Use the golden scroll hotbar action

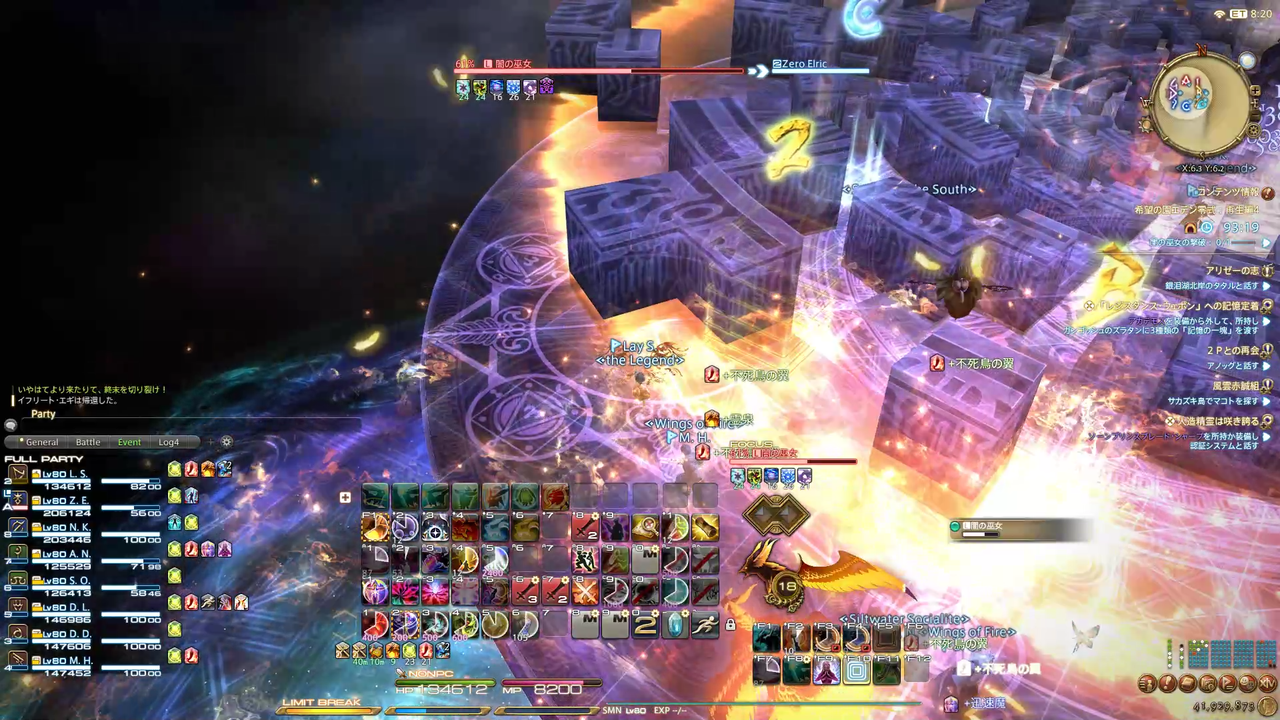(705, 527)
